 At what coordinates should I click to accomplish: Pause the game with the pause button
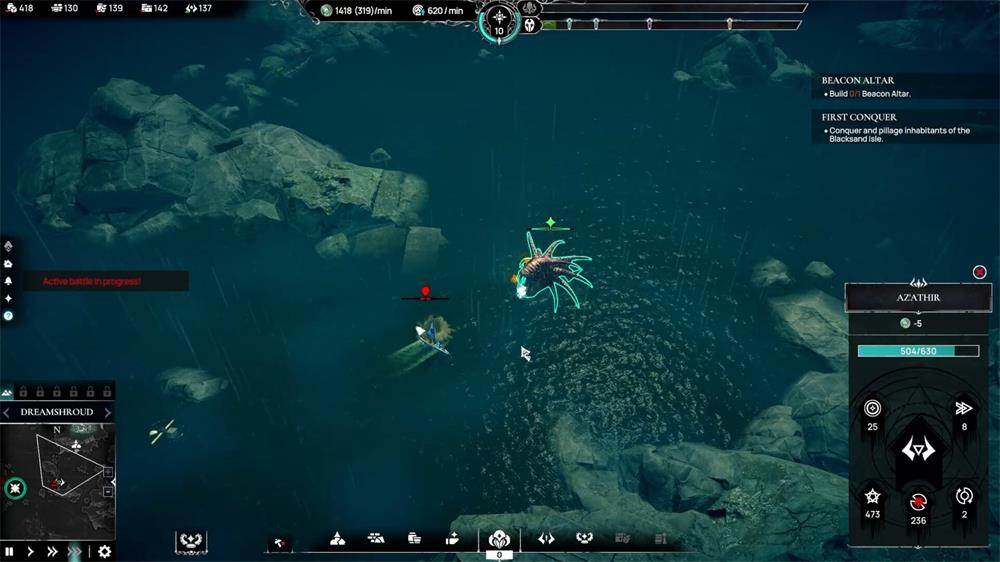coord(9,551)
